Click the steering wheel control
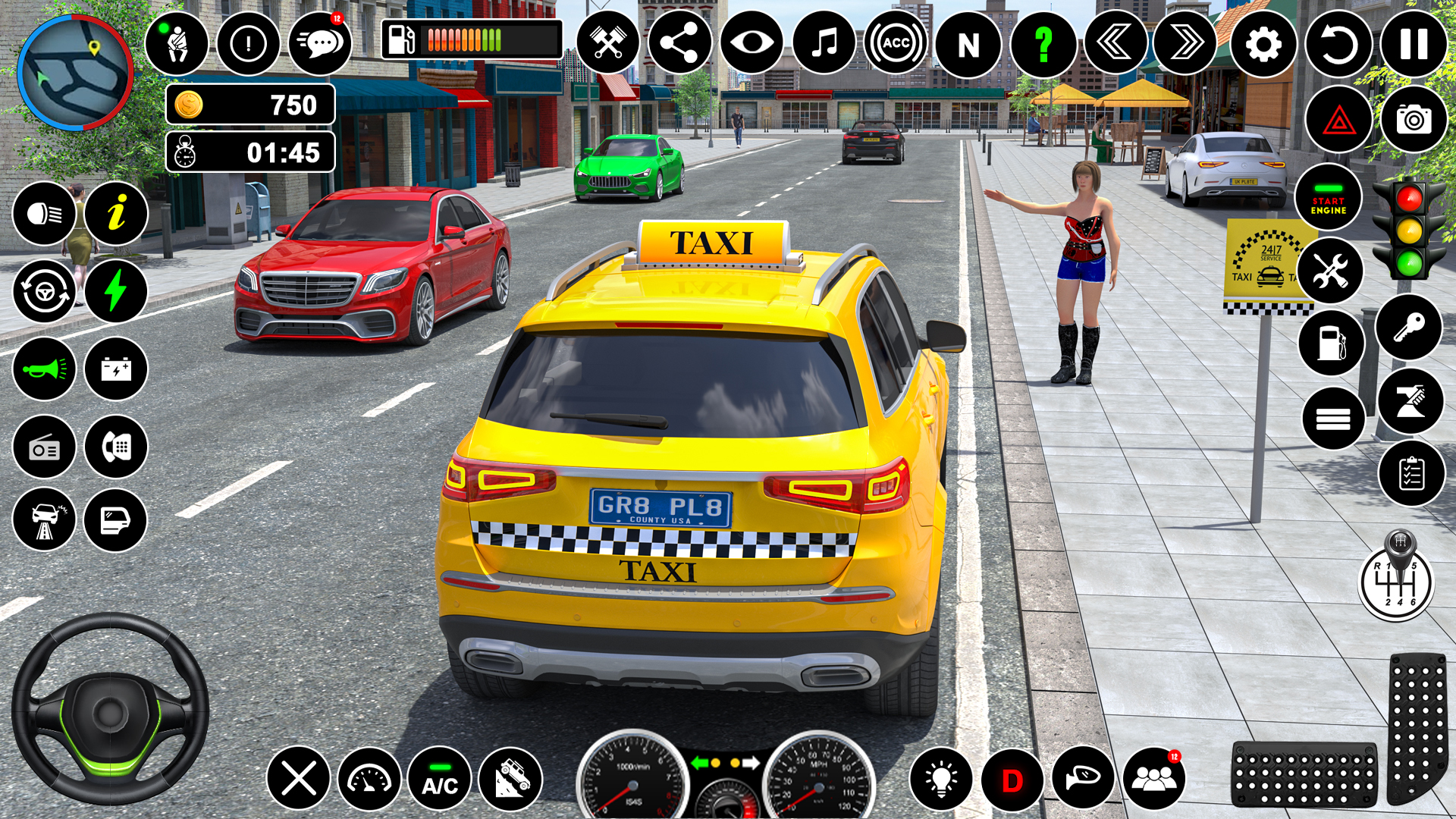This screenshot has width=1456, height=819. [x=110, y=709]
